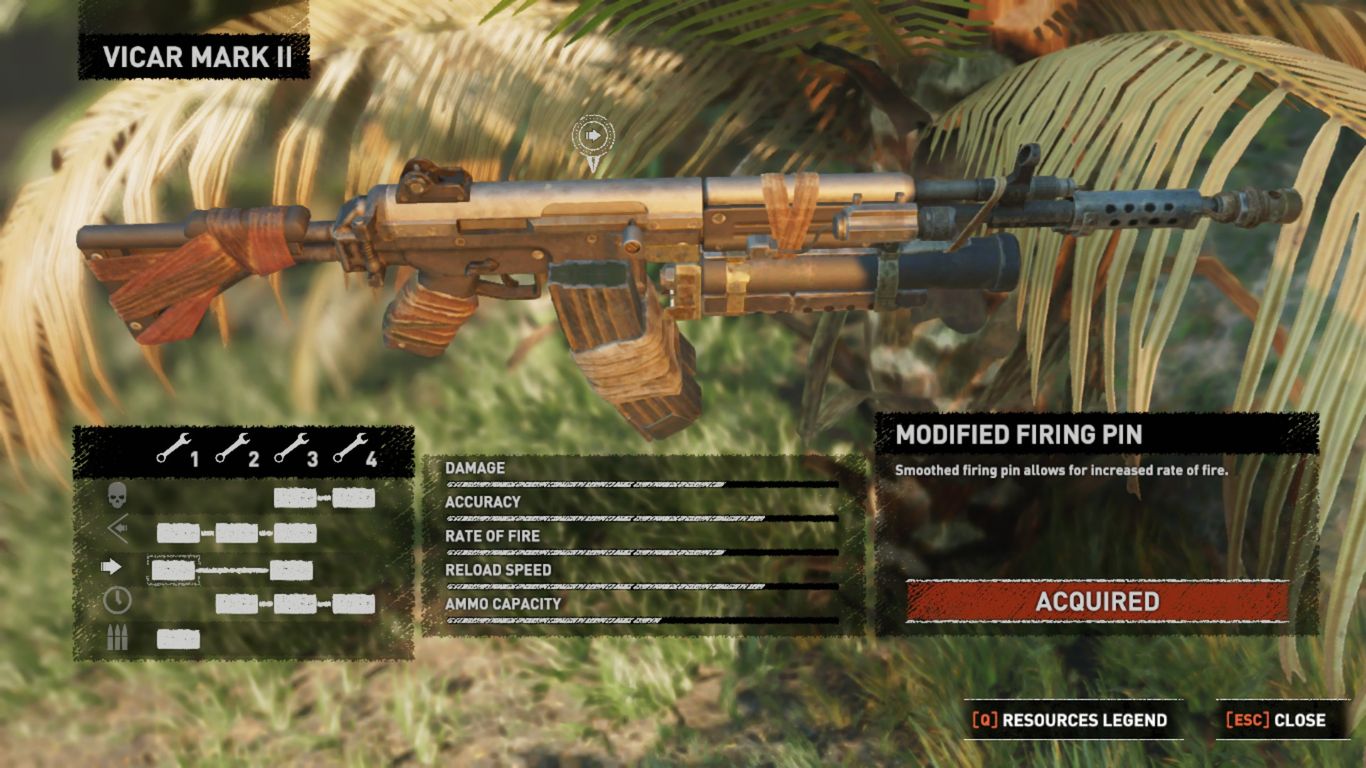Select the level 4 damage upgrade node
Screen dimensions: 1366x768
point(354,498)
